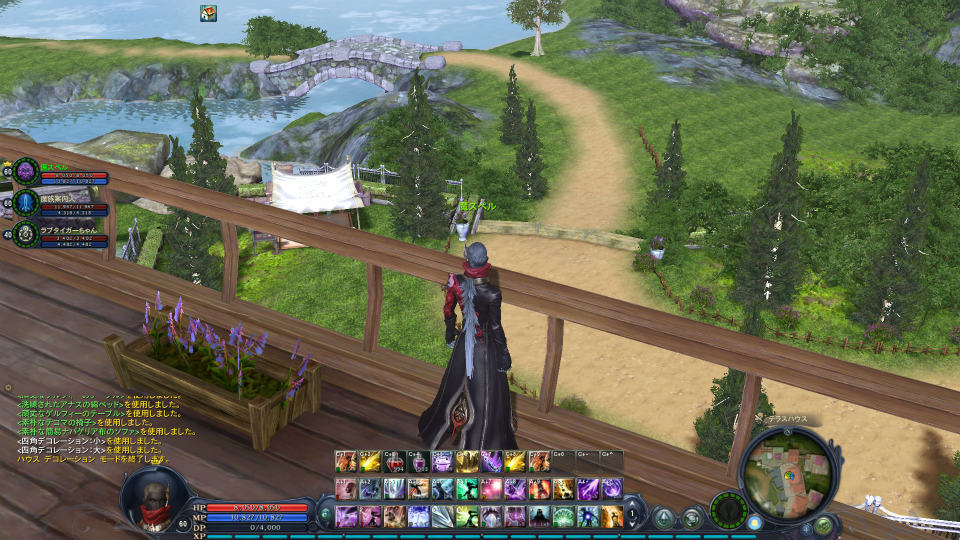Click the gift box icon at top

tap(208, 12)
